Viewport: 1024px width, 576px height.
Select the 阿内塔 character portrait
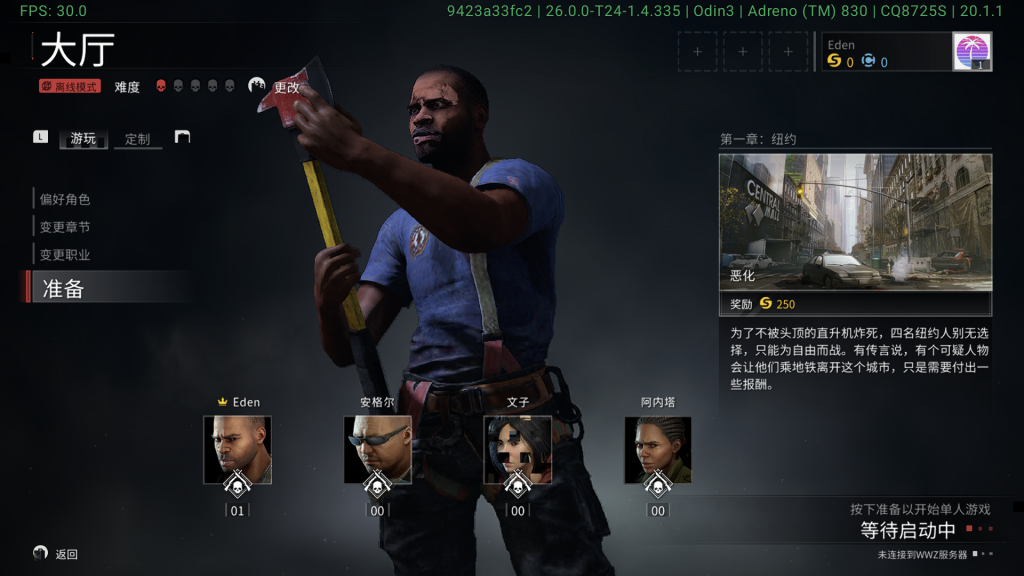pos(657,449)
